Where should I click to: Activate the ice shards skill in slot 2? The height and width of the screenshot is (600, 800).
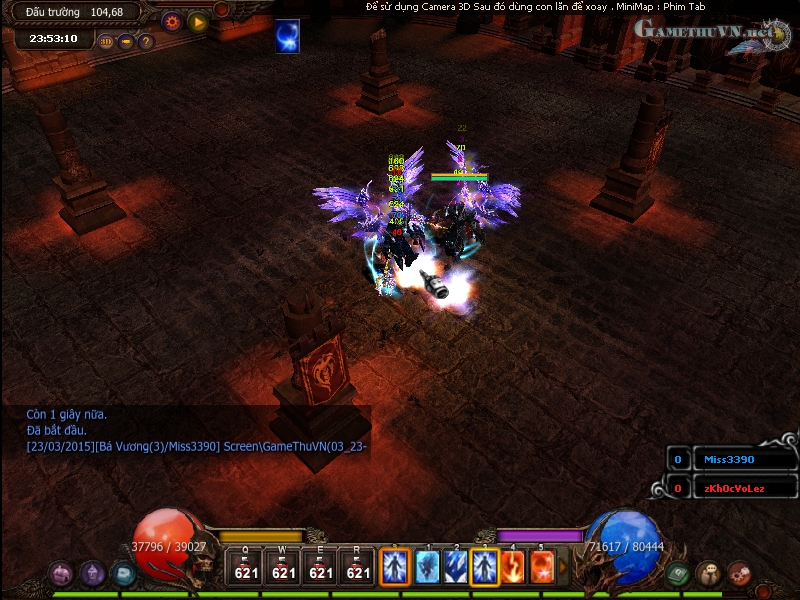456,567
